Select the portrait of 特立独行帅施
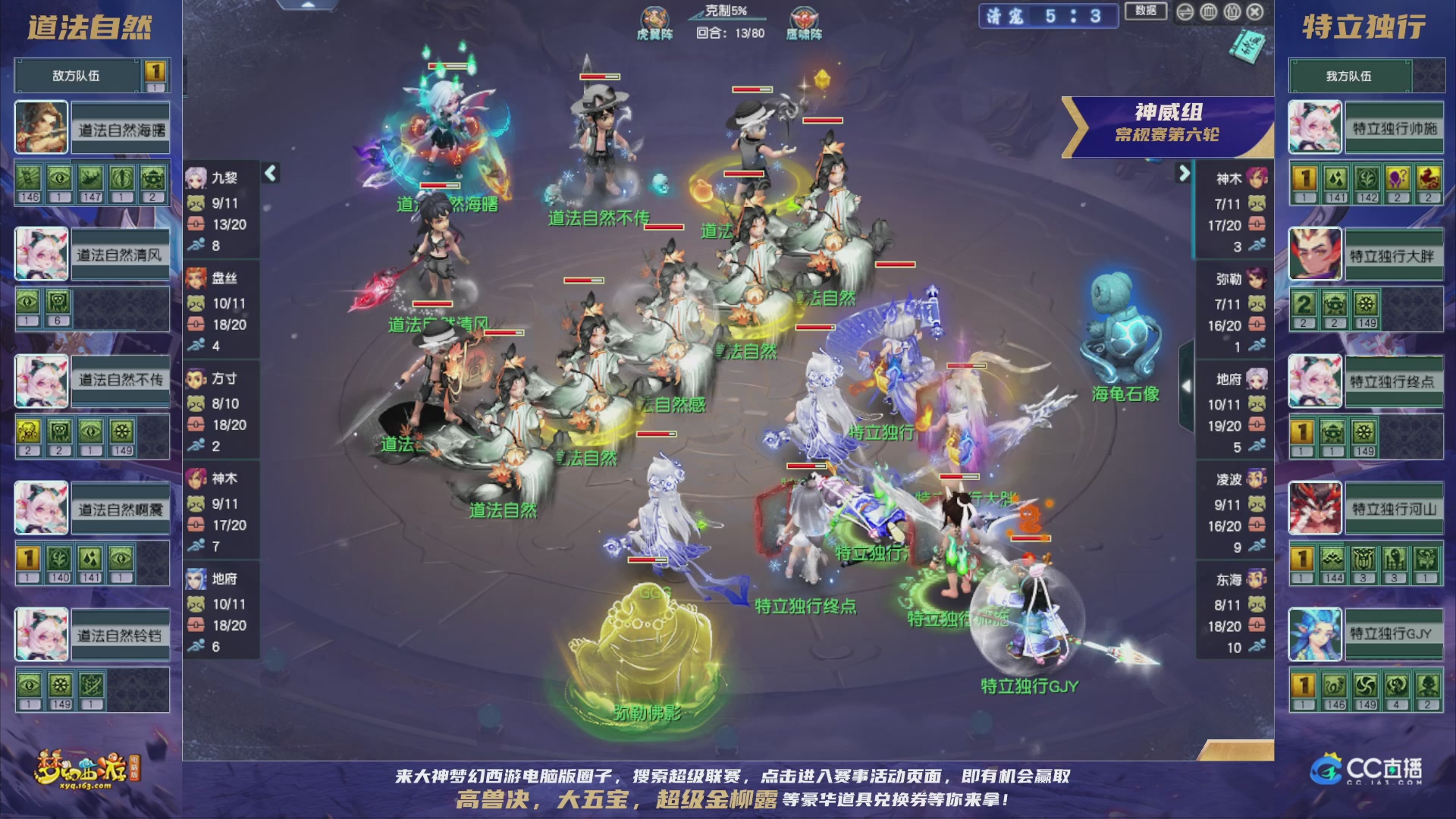Image resolution: width=1456 pixels, height=819 pixels. click(x=1314, y=126)
